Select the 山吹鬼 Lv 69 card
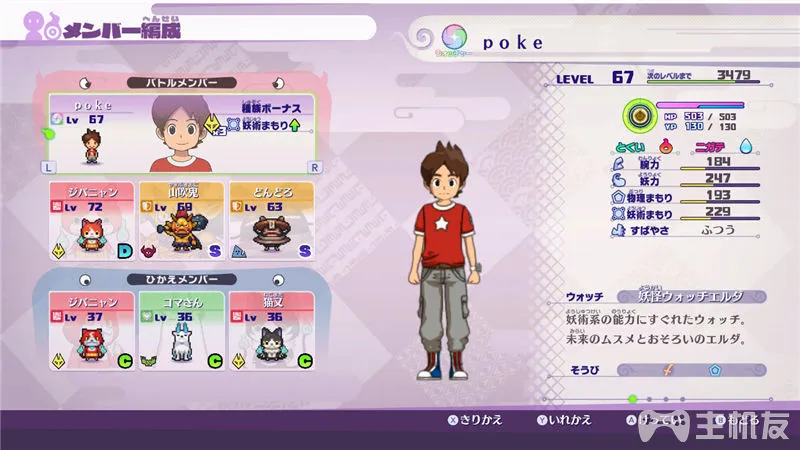Image resolution: width=800 pixels, height=450 pixels. click(181, 222)
